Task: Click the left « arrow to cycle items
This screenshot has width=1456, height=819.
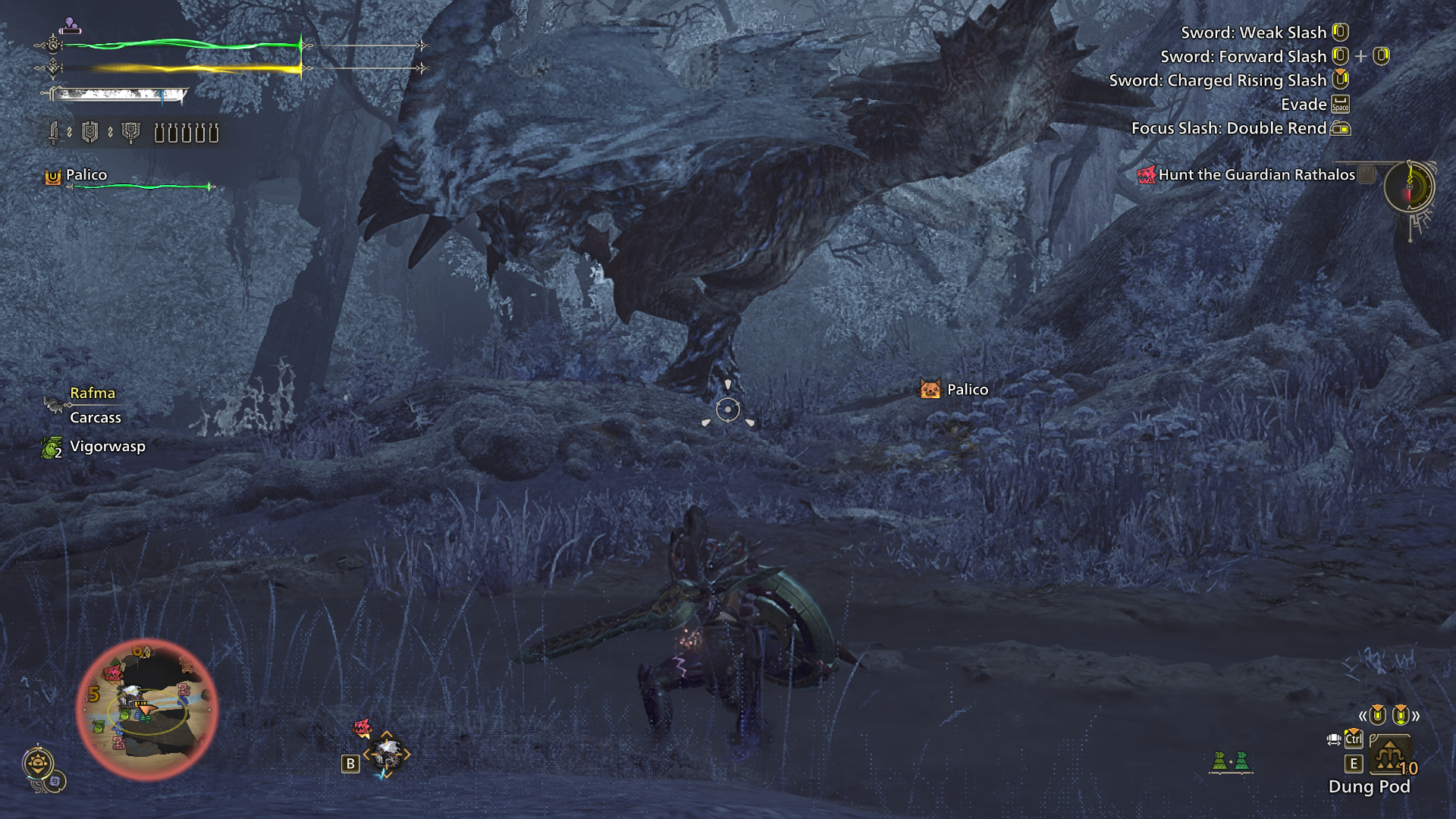Action: point(1363,715)
